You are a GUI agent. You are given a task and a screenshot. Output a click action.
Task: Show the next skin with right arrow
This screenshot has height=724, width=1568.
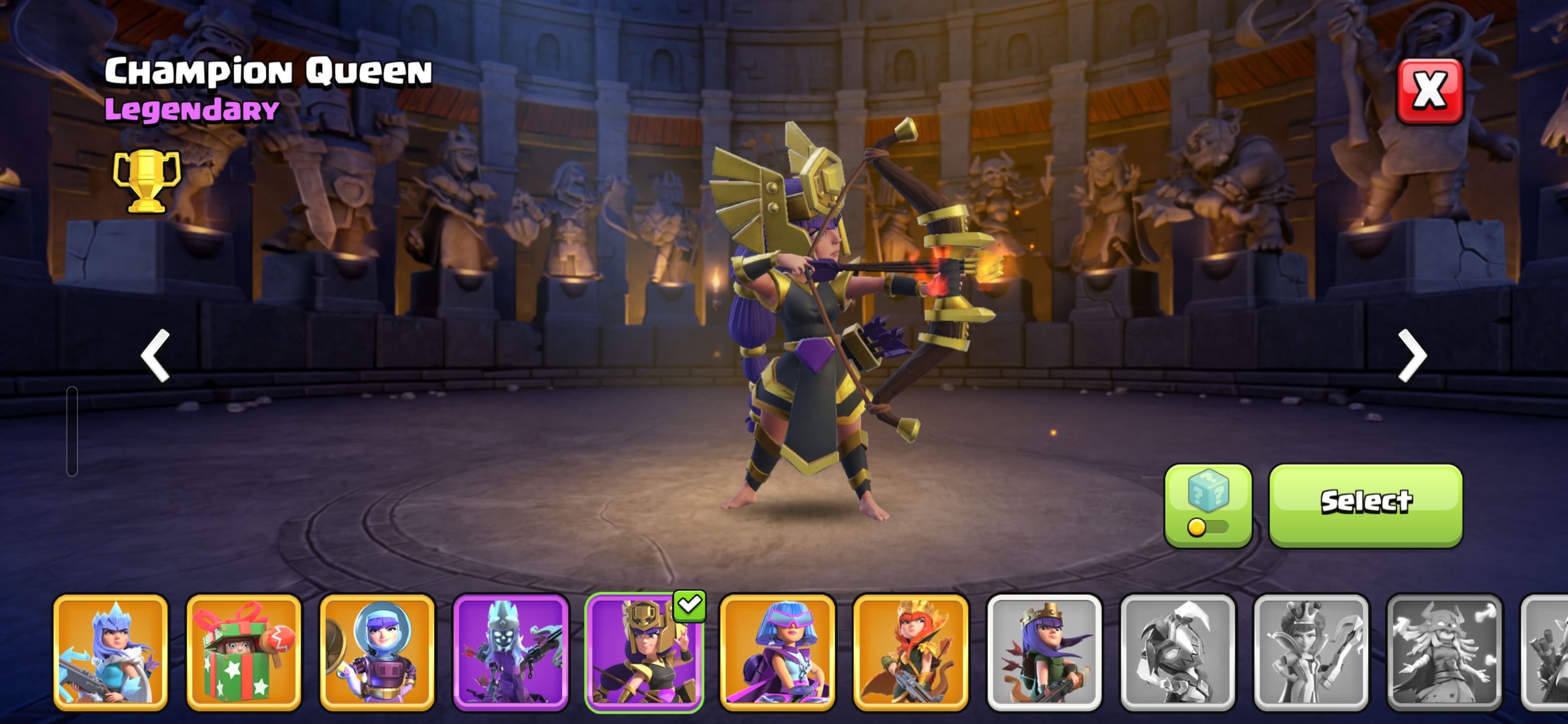click(x=1412, y=355)
